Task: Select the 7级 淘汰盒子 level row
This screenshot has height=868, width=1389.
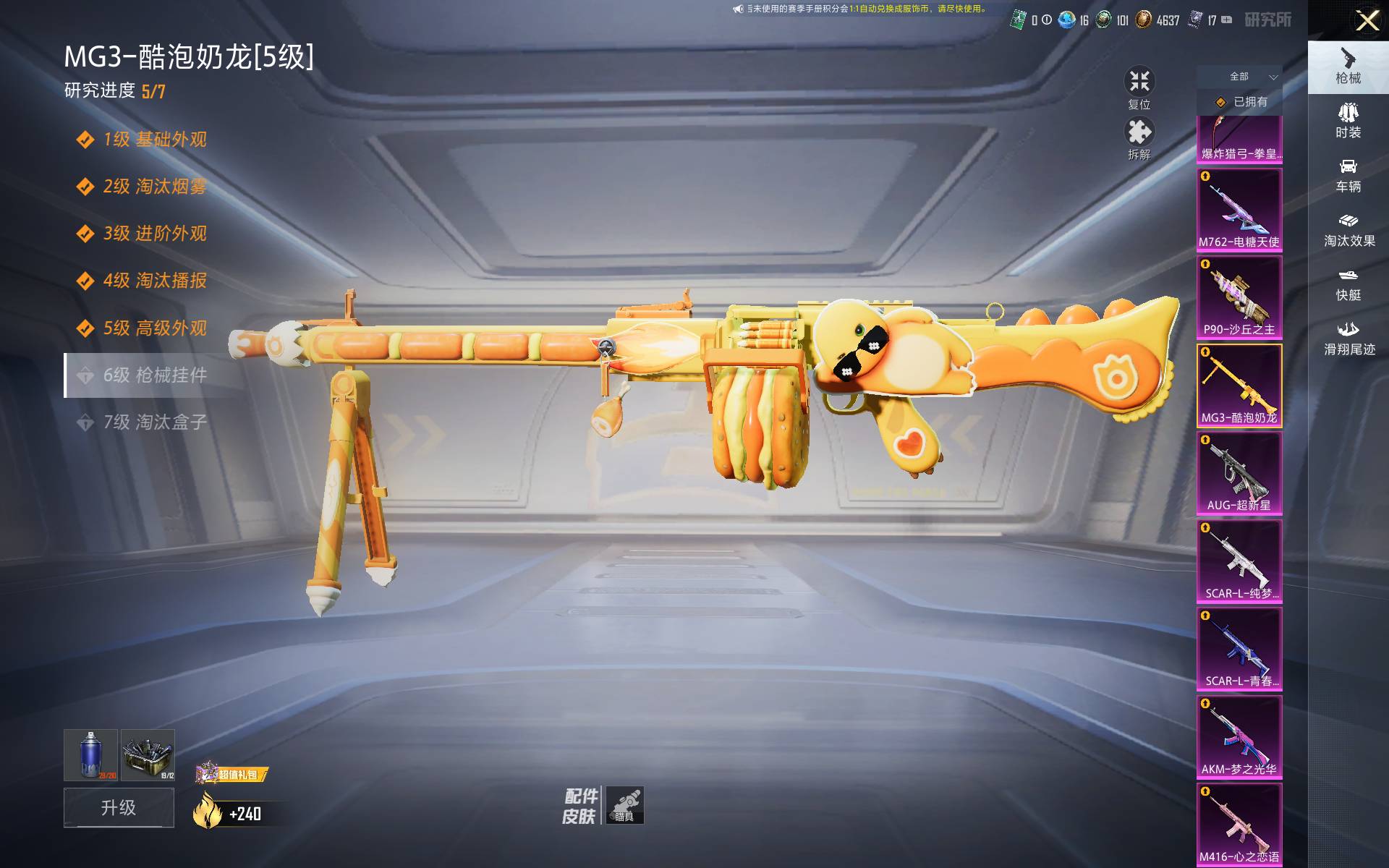Action: tap(154, 422)
